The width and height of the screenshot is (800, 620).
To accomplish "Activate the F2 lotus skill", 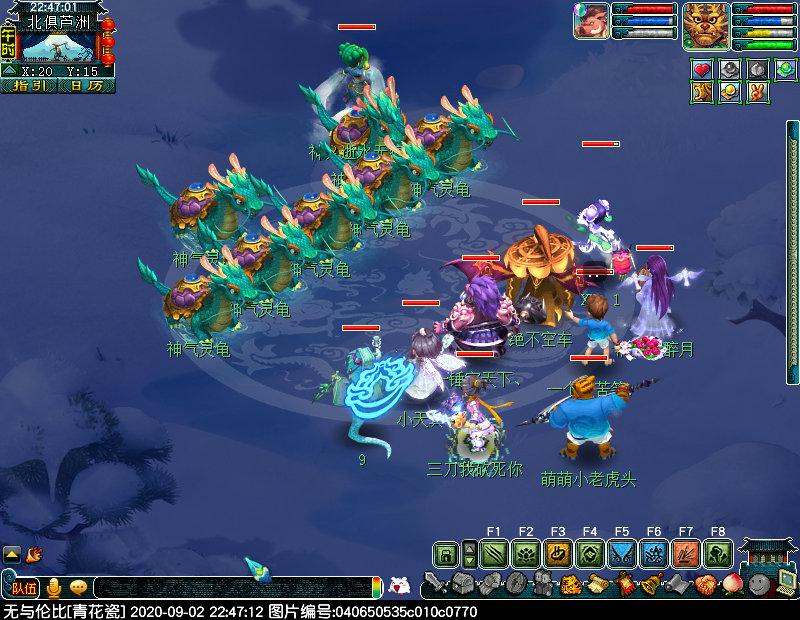I will point(525,553).
